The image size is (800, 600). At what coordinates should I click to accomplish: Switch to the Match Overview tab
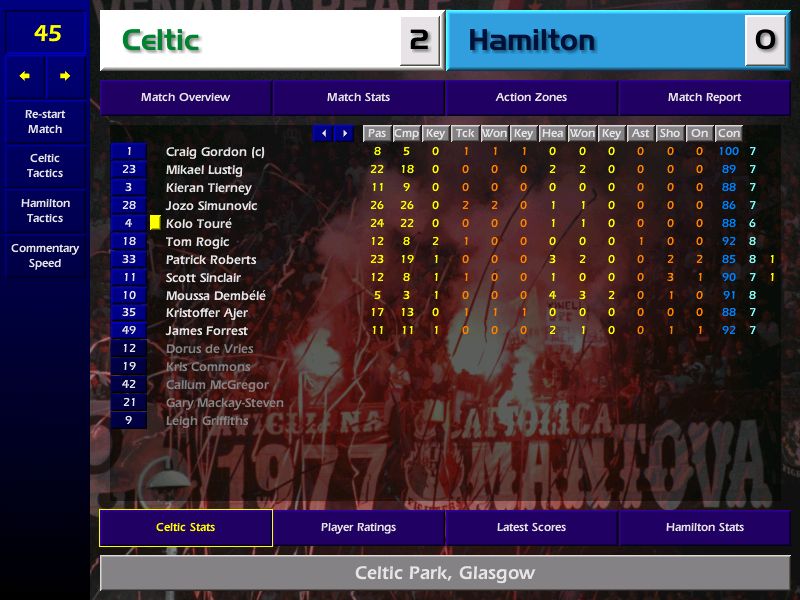(x=185, y=98)
